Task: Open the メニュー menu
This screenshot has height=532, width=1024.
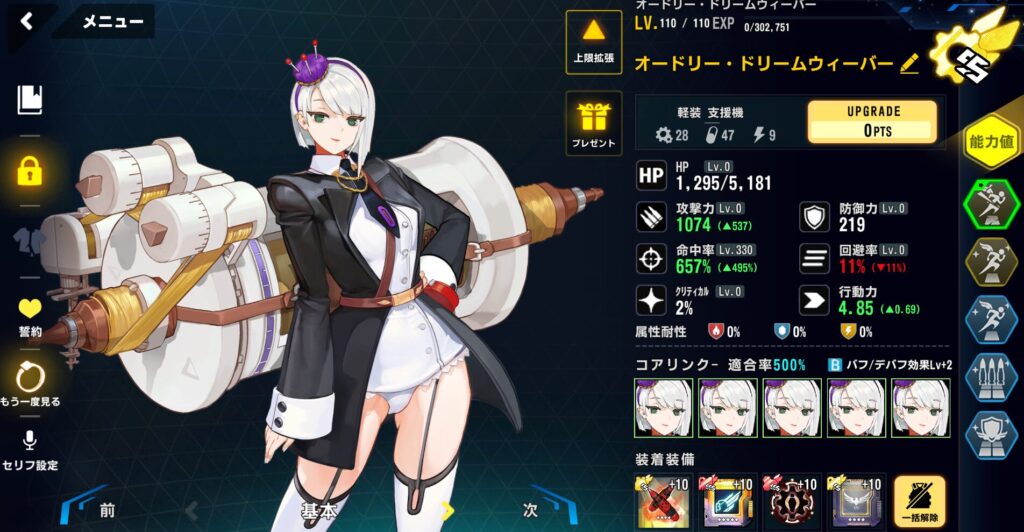Action: click(112, 21)
